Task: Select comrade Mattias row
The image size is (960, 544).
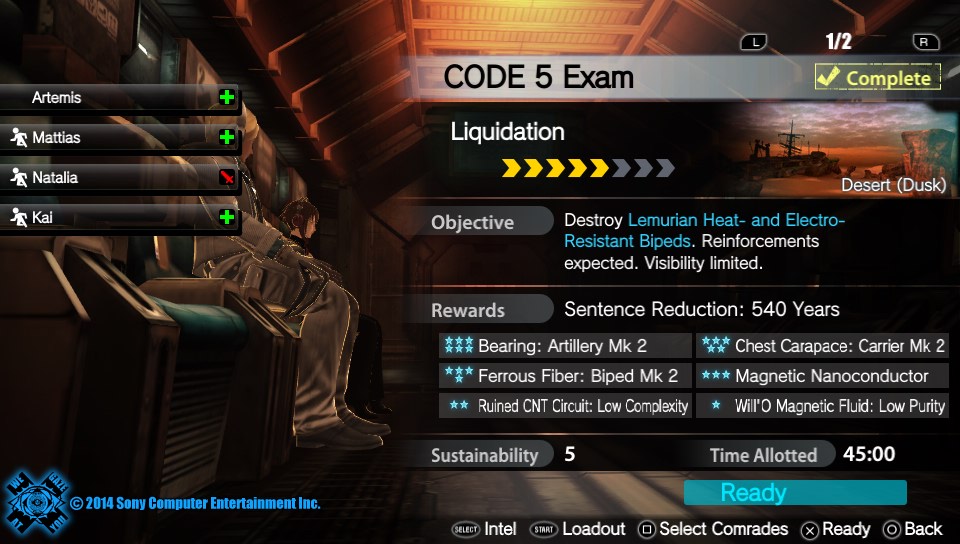Action: tap(118, 137)
